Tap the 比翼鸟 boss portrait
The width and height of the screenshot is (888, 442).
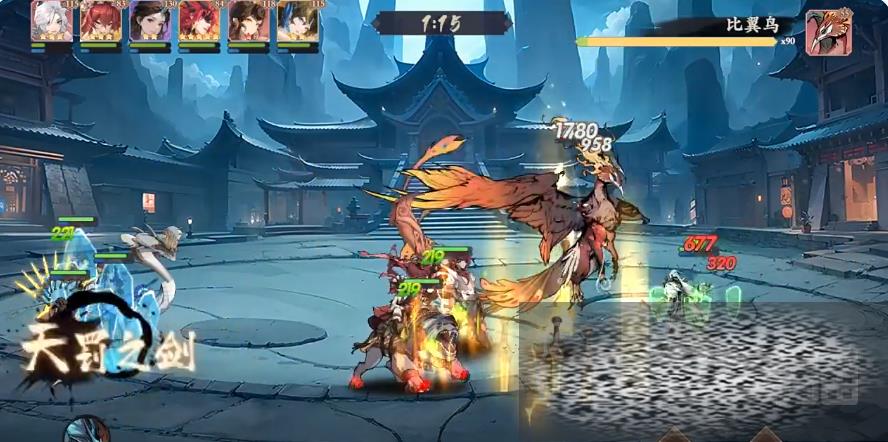(x=828, y=32)
